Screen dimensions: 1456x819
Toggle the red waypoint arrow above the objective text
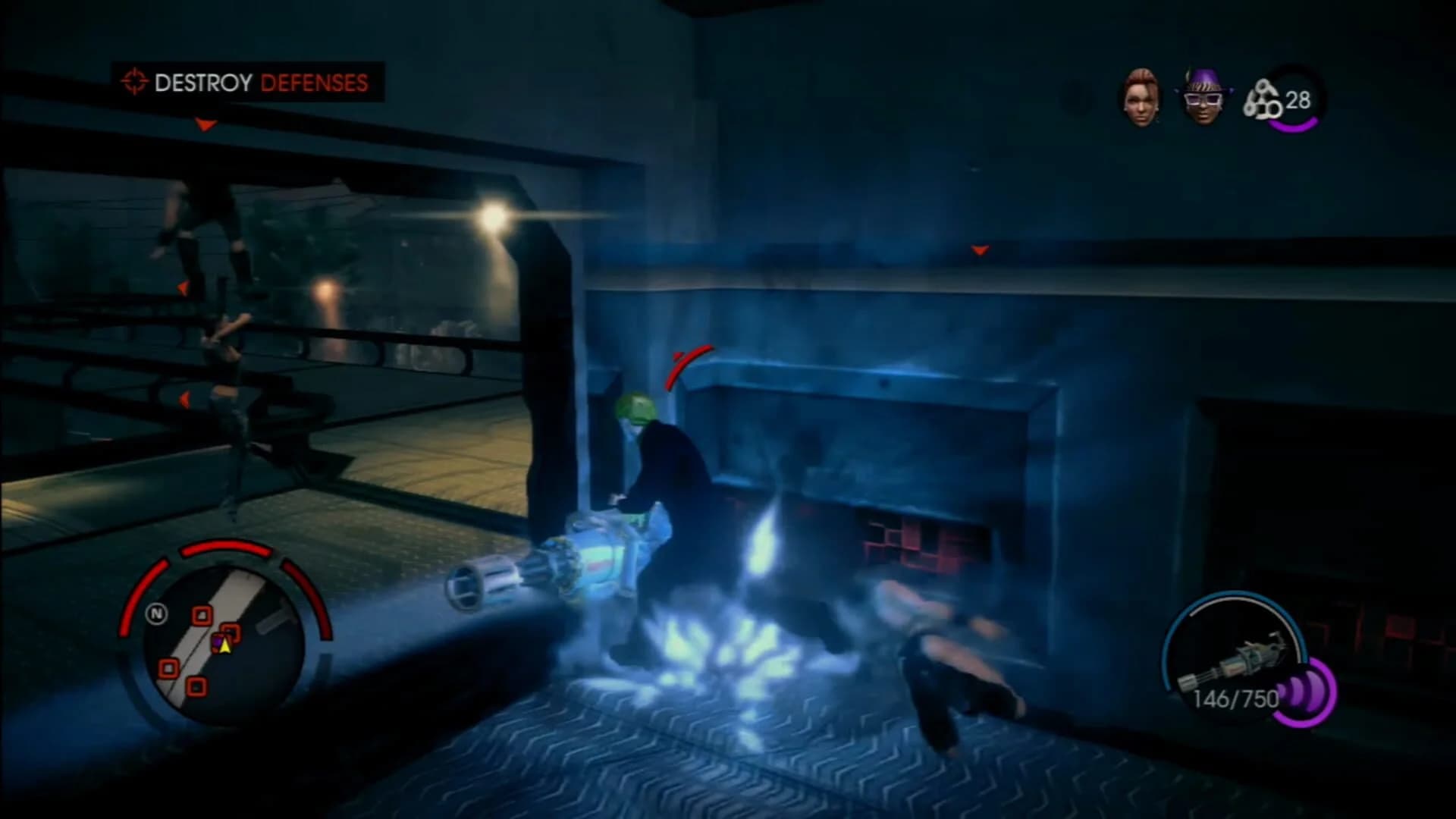point(205,126)
